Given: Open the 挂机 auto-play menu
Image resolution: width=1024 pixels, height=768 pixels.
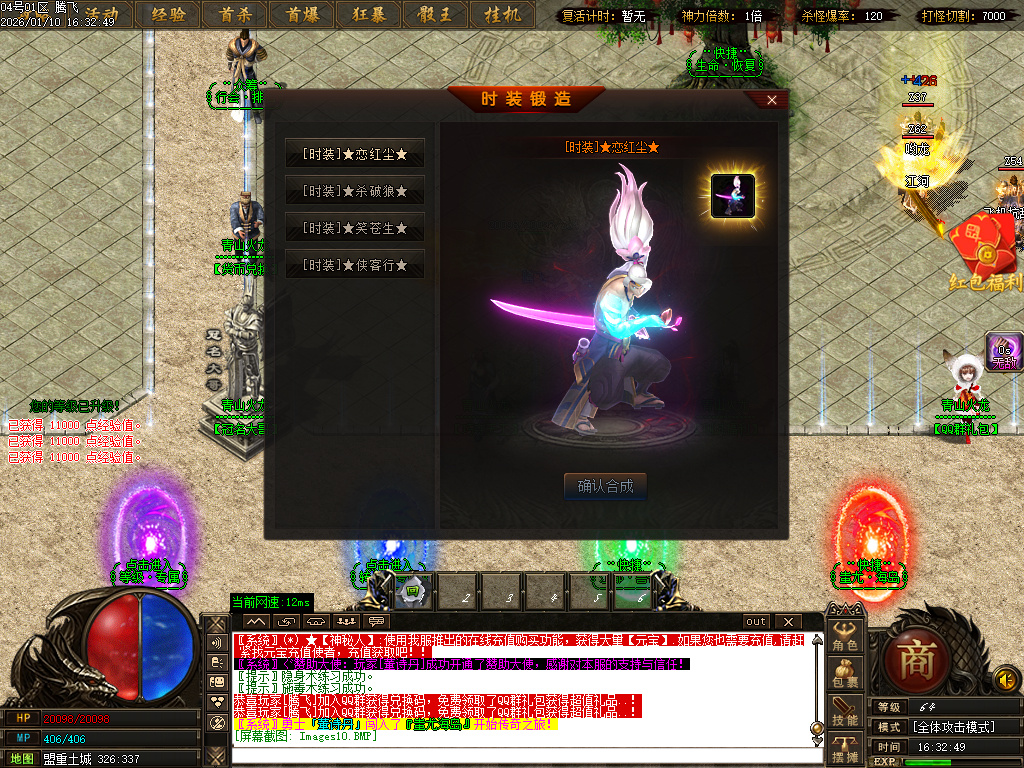Looking at the screenshot, I should (502, 15).
